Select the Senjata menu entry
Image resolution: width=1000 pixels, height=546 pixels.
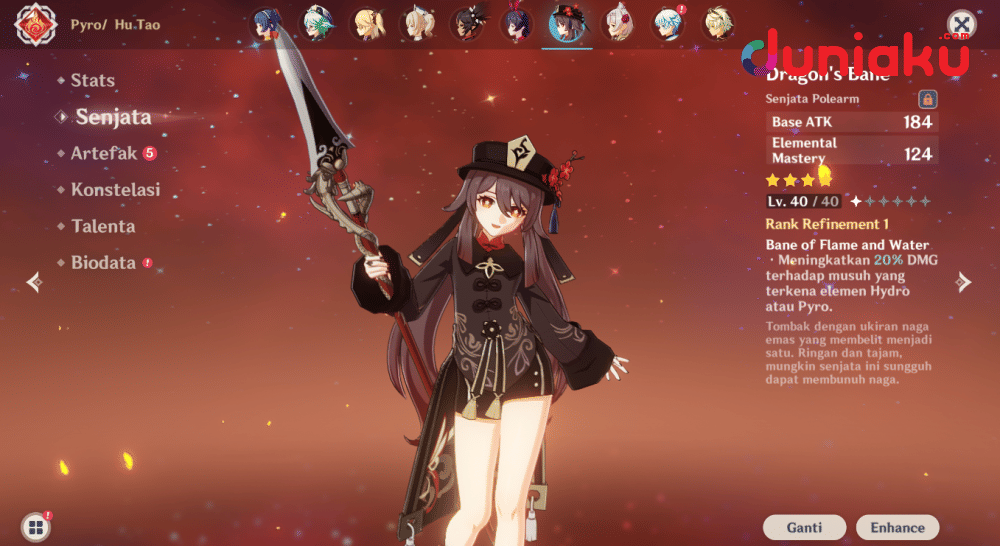pos(113,117)
